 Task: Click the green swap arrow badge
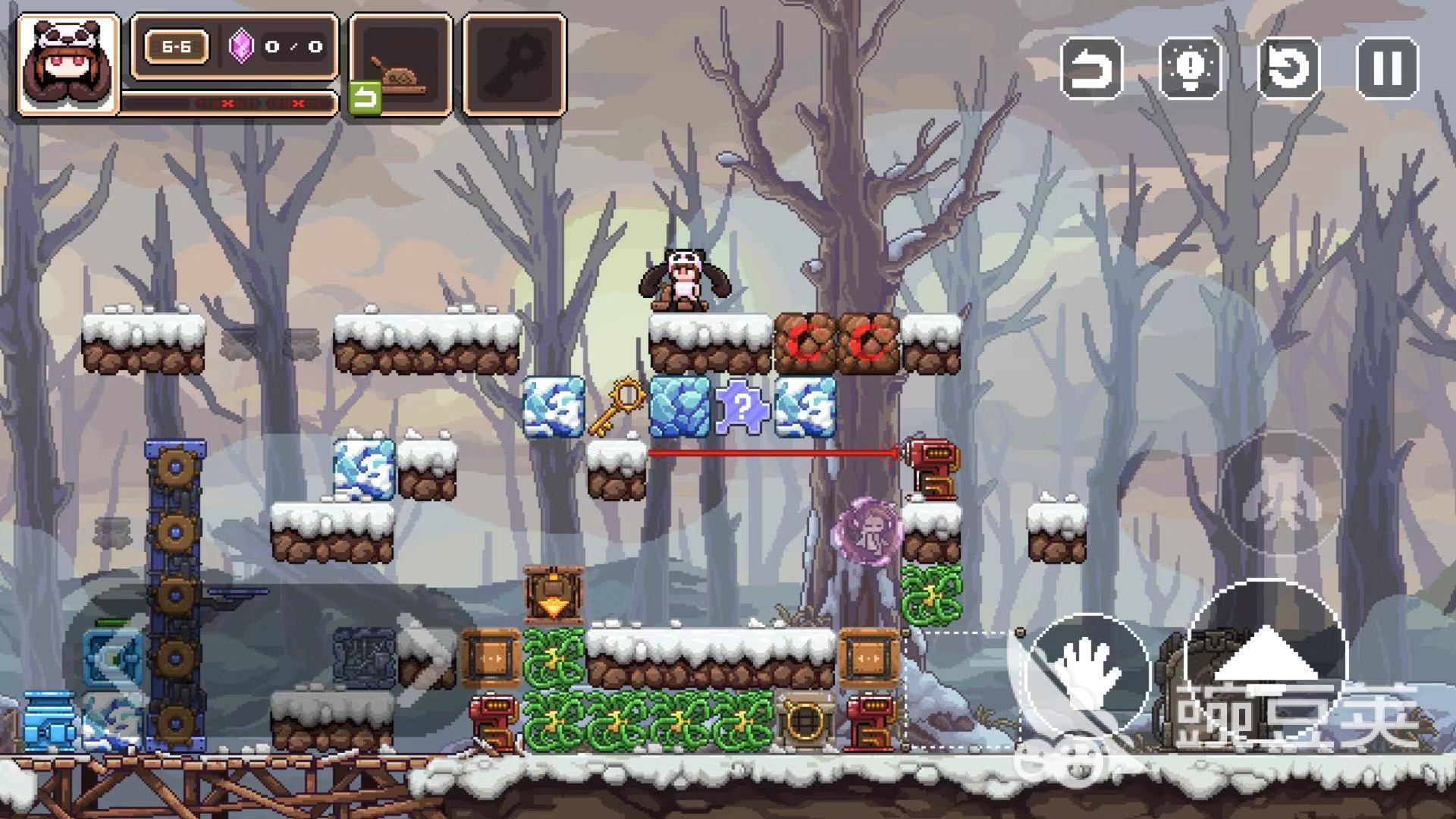click(365, 98)
